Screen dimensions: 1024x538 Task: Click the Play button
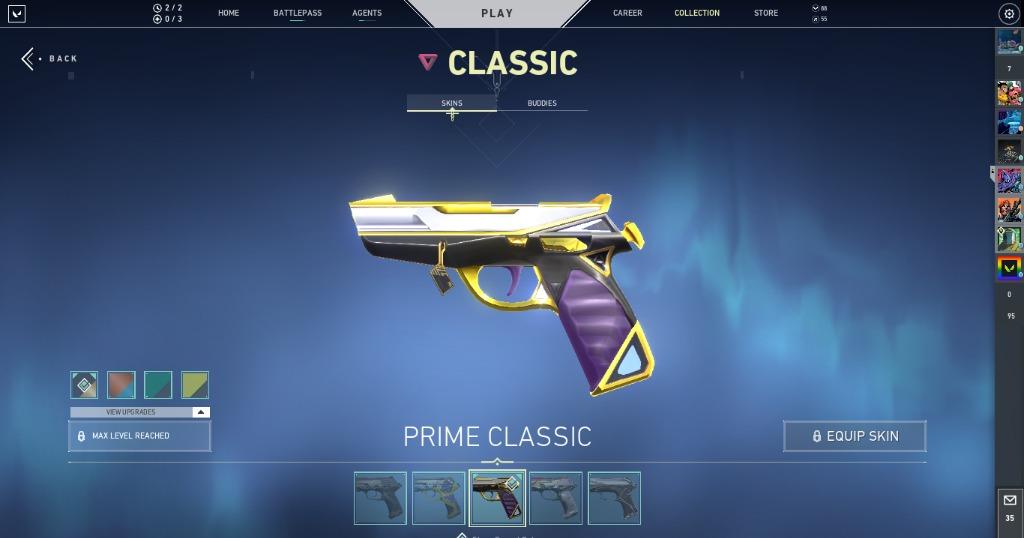(497, 13)
